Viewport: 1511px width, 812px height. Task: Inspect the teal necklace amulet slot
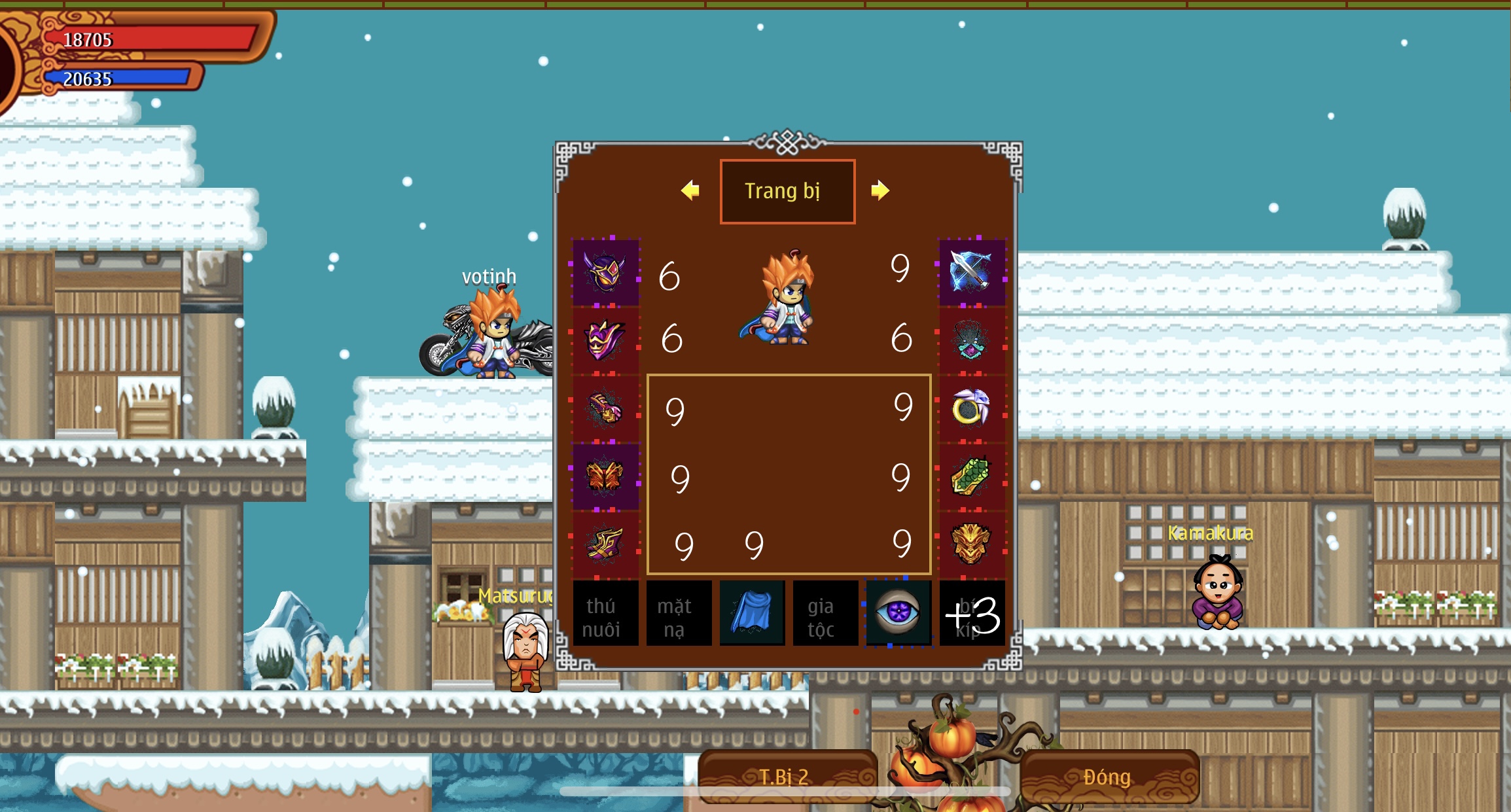[x=971, y=340]
